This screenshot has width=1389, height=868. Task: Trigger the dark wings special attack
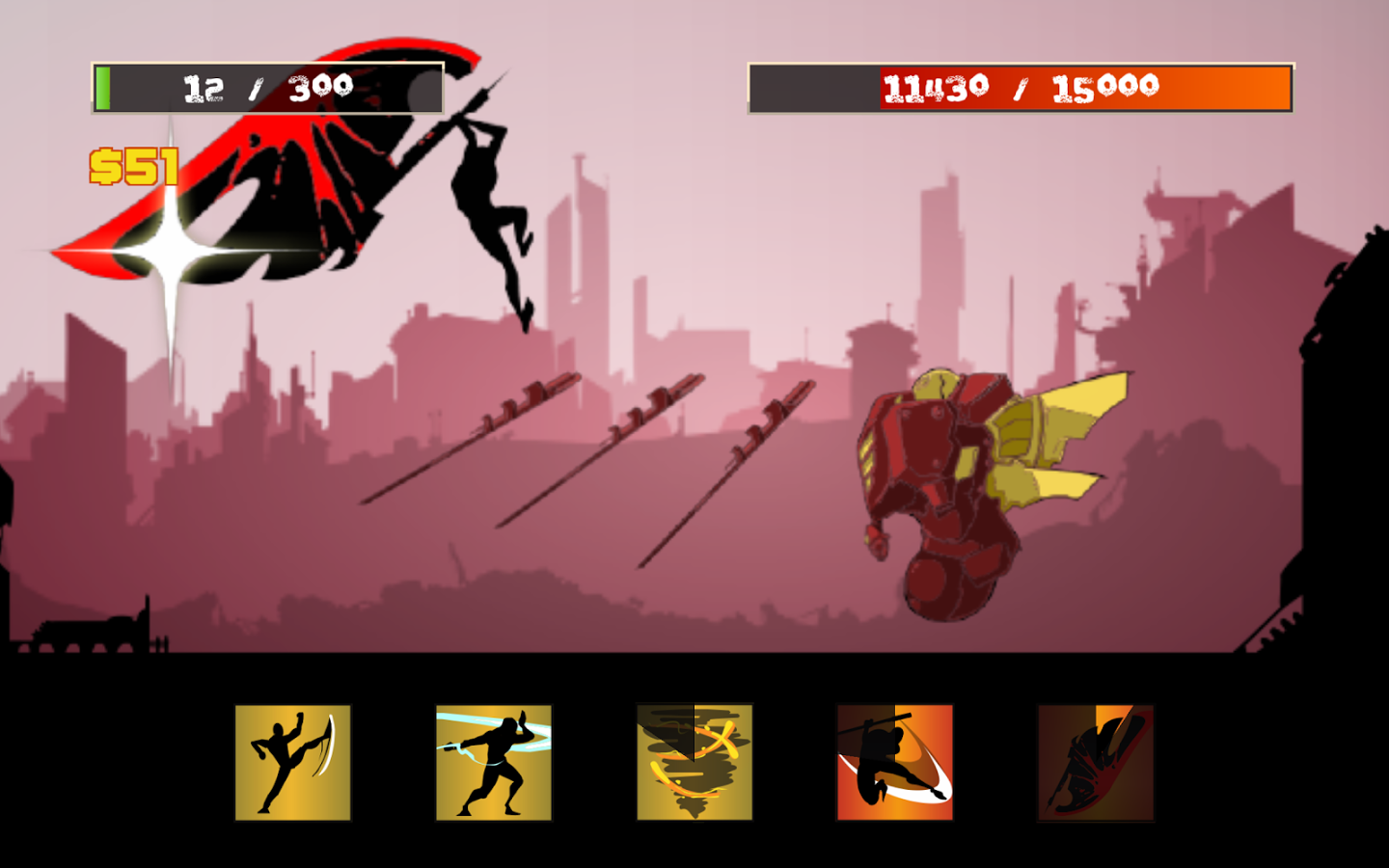click(x=1096, y=761)
